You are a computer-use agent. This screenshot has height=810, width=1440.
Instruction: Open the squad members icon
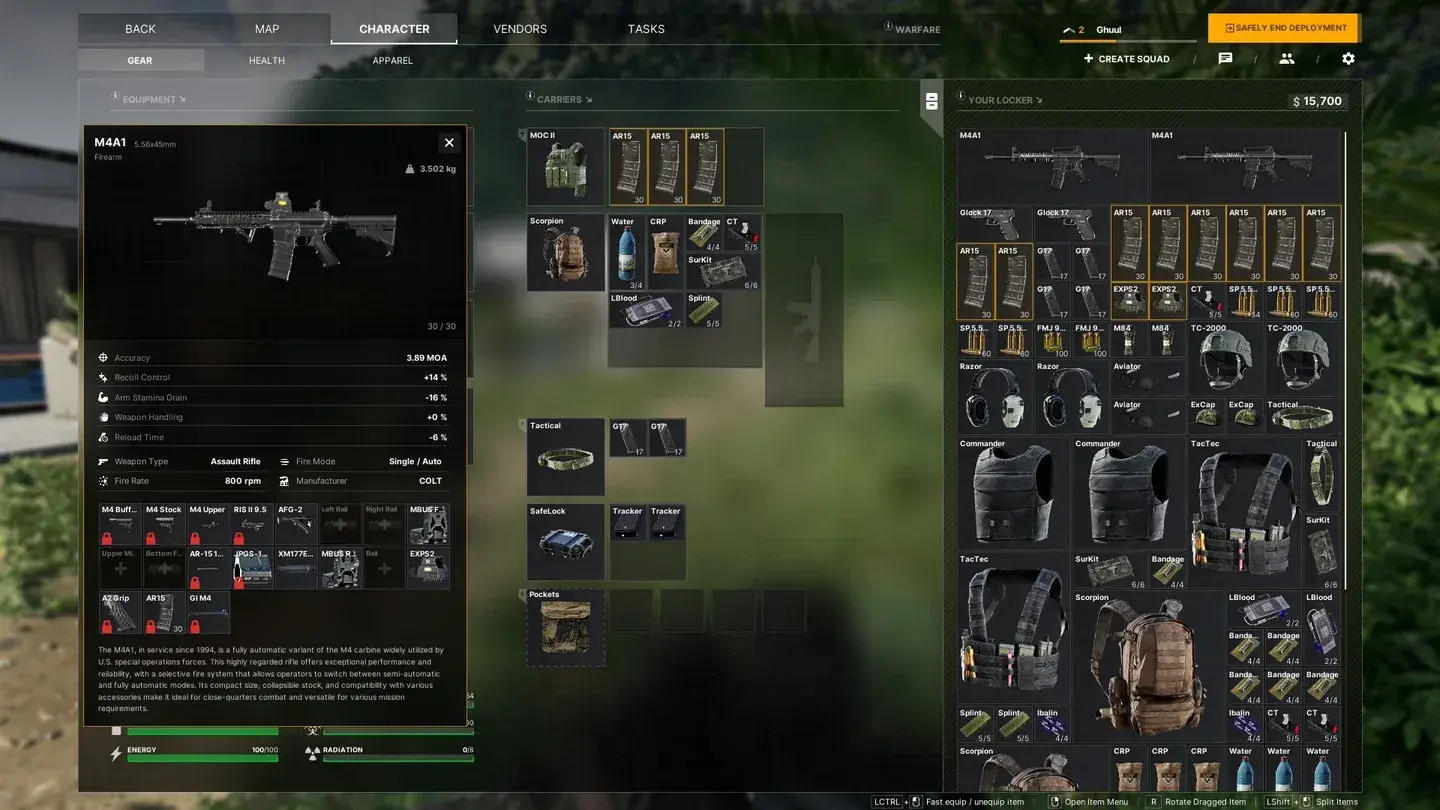click(x=1287, y=58)
